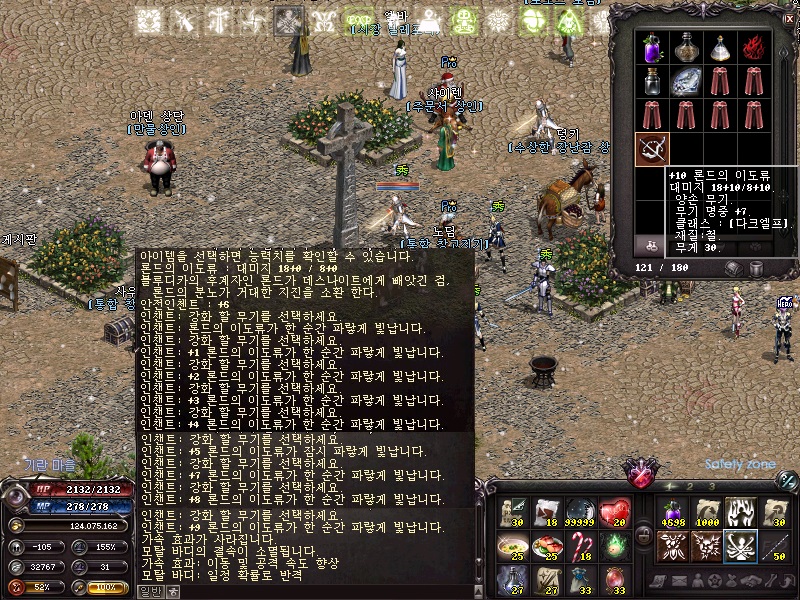
Task: Pick the diamond gem in inventory
Action: (685, 80)
